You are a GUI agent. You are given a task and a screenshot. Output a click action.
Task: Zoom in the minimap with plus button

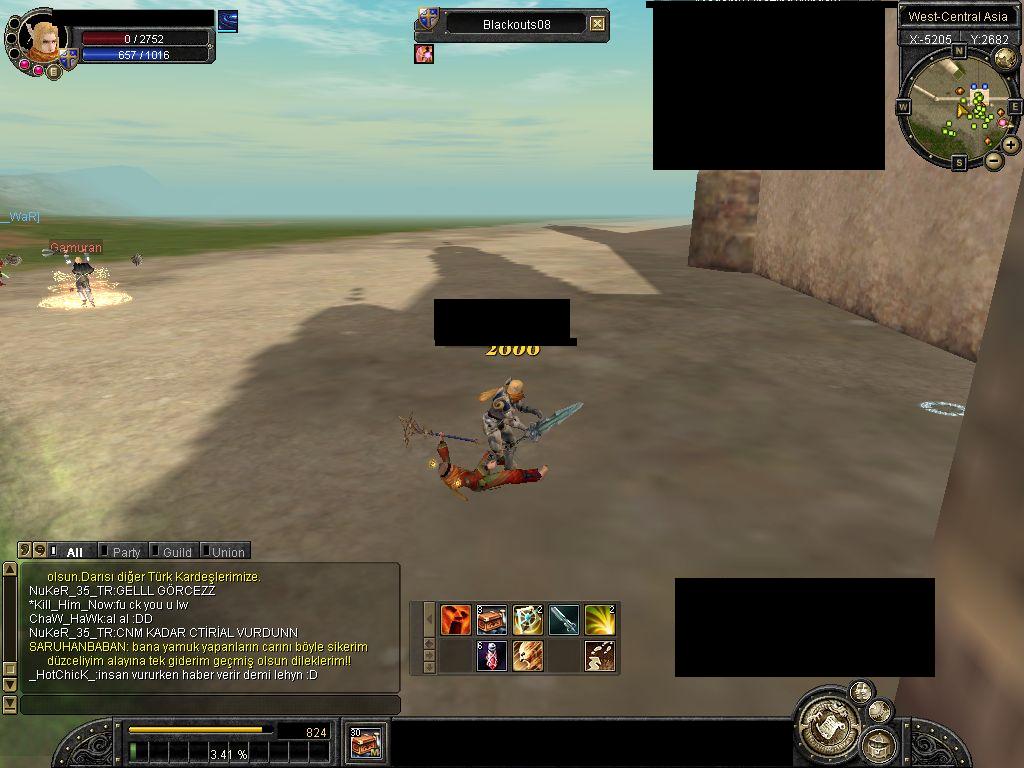[x=1011, y=145]
